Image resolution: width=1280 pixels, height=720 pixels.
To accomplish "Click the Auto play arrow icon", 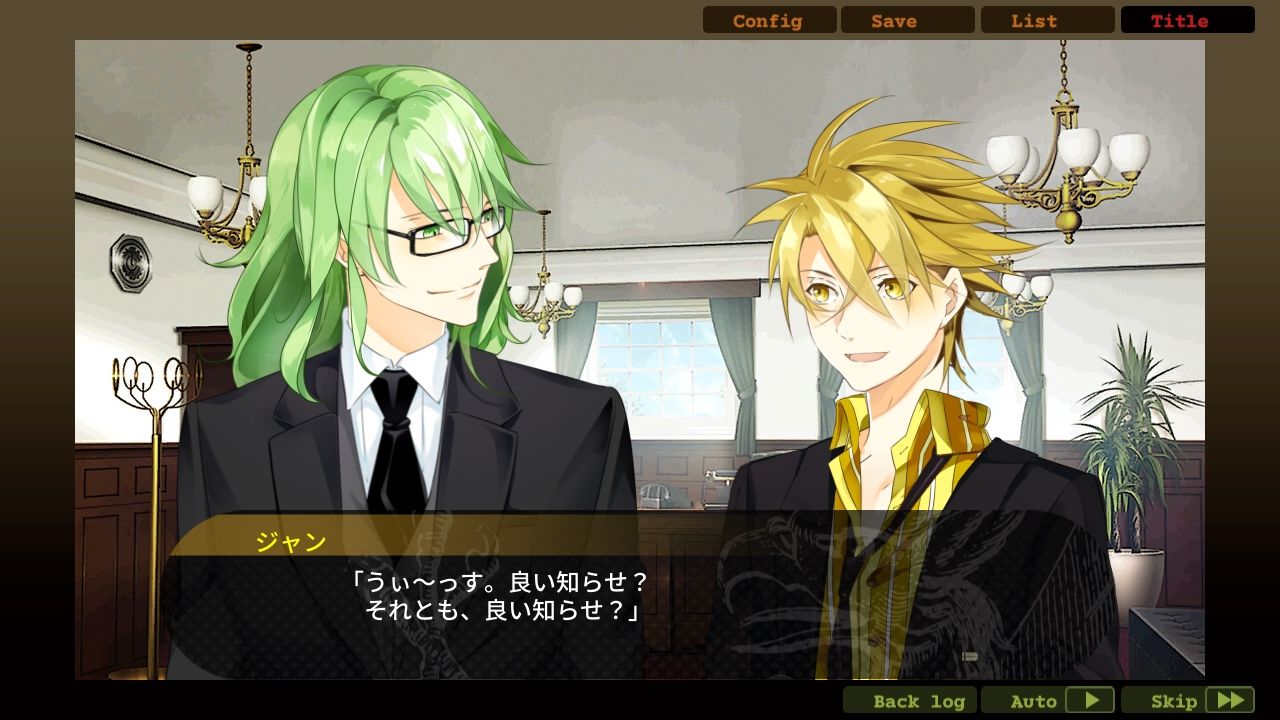I will [1092, 700].
